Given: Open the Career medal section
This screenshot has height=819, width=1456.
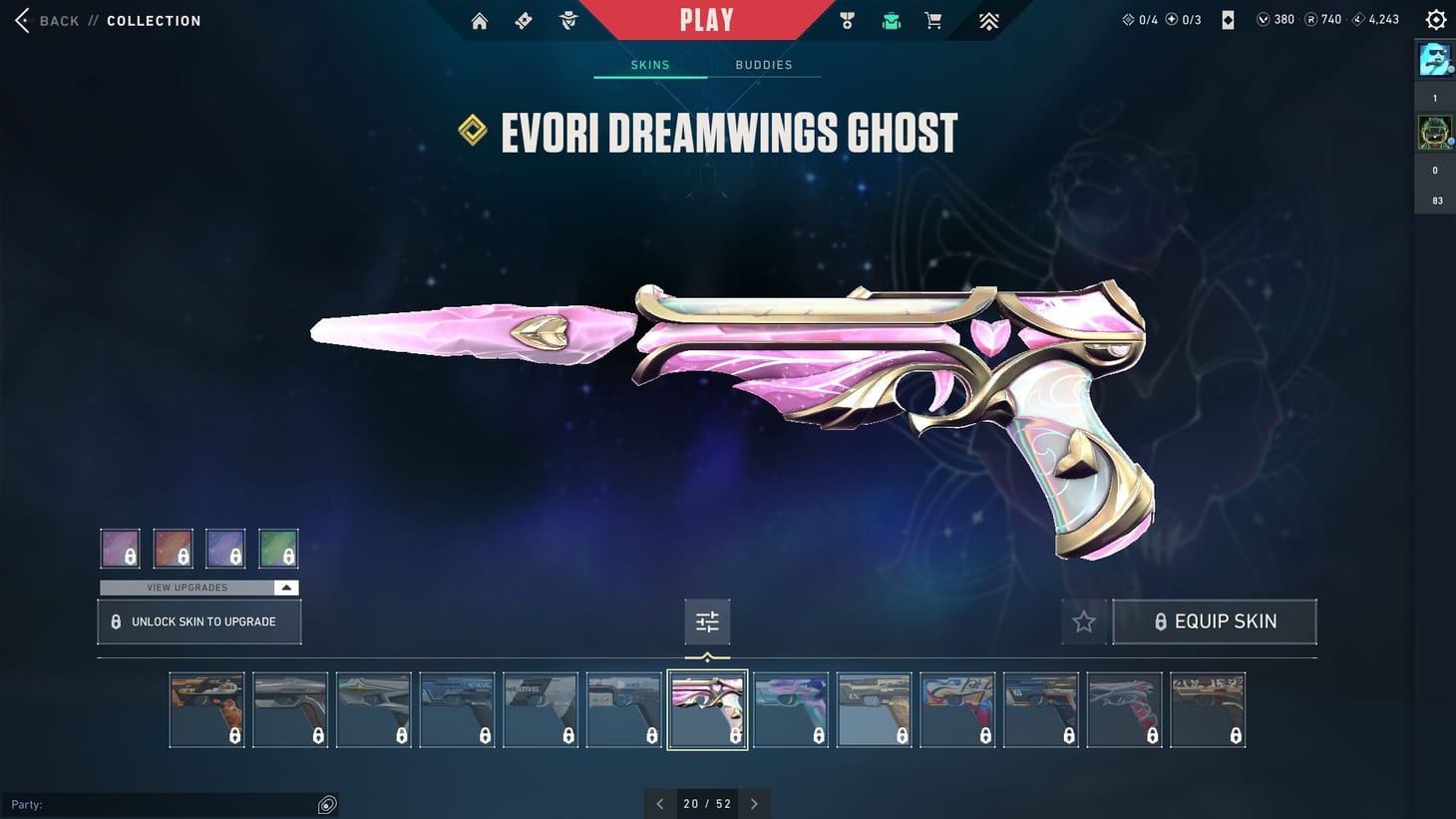Looking at the screenshot, I should point(847,20).
